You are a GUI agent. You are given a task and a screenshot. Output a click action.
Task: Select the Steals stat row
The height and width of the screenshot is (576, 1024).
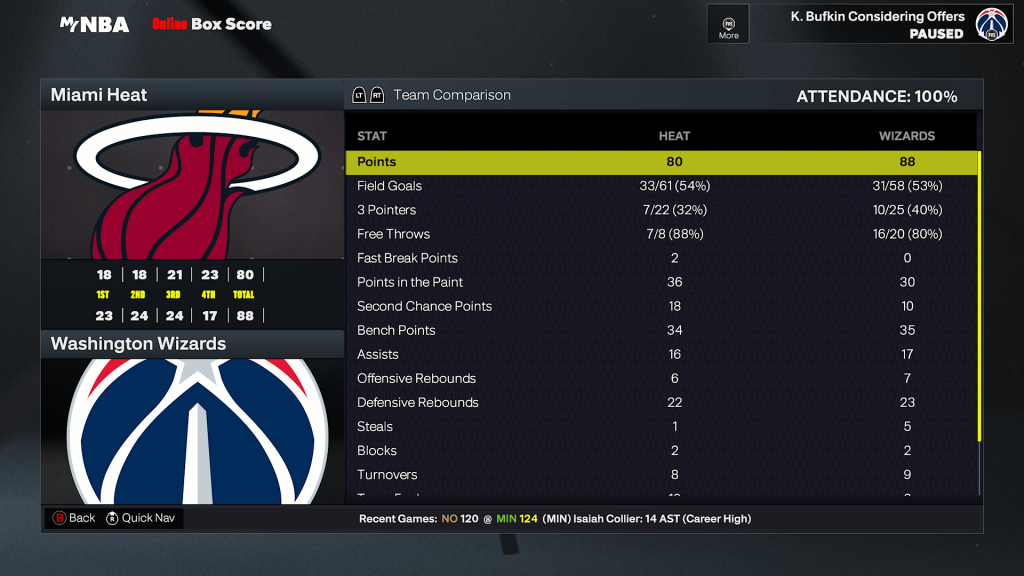click(x=661, y=426)
